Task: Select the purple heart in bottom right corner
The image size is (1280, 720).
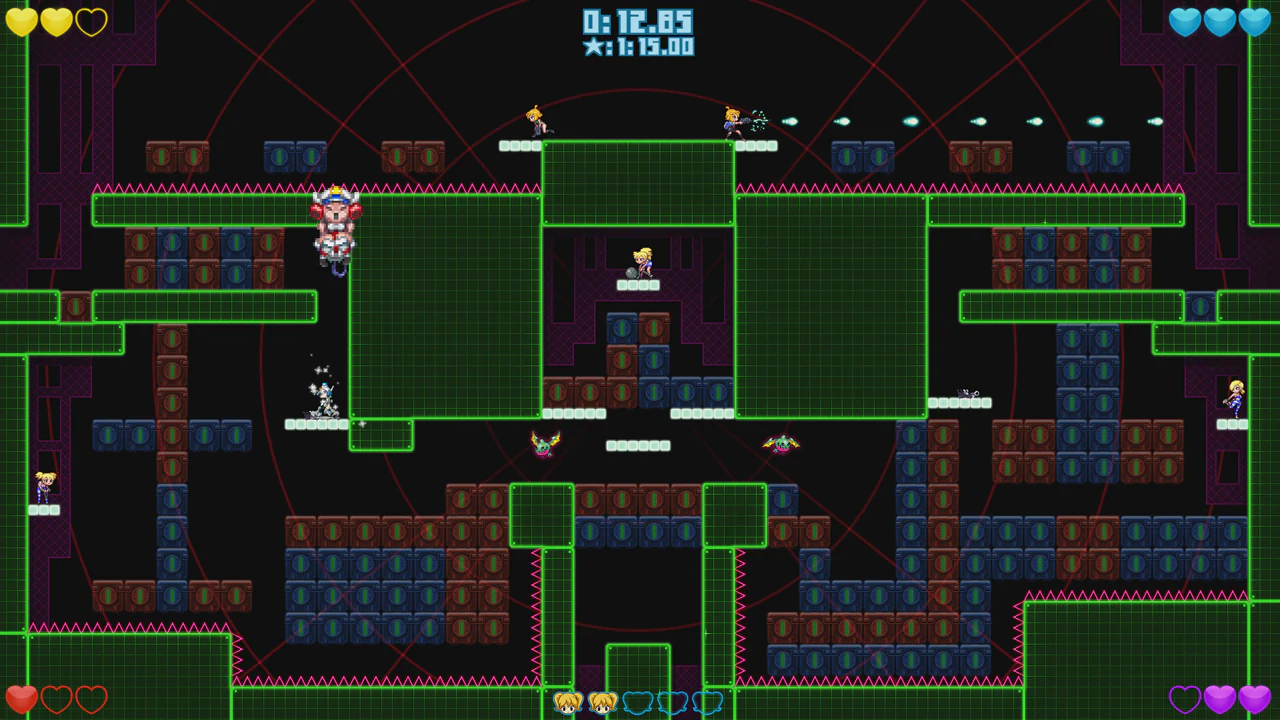Action: [x=1254, y=698]
